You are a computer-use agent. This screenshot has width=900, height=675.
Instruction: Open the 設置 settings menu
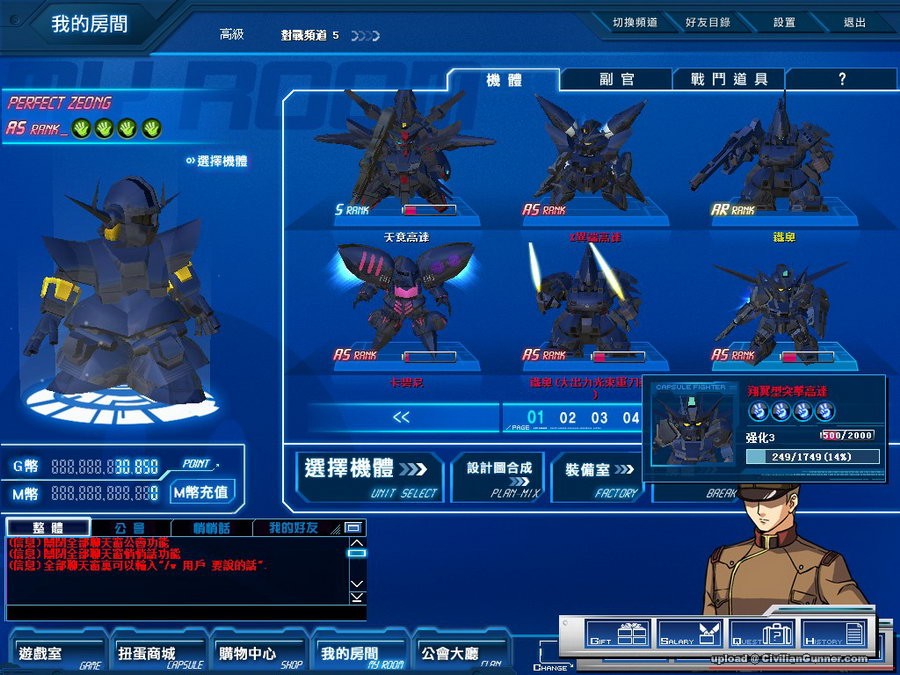pos(784,22)
